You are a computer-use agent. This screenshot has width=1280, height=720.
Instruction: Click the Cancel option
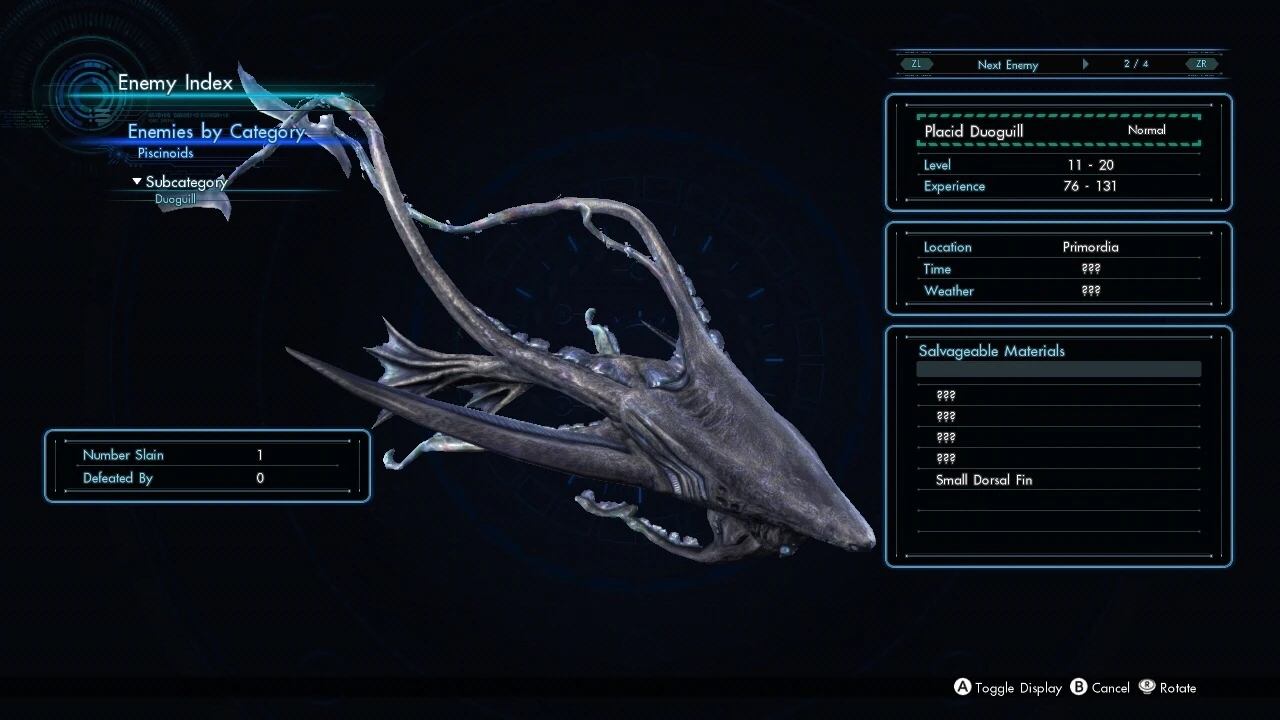1100,688
